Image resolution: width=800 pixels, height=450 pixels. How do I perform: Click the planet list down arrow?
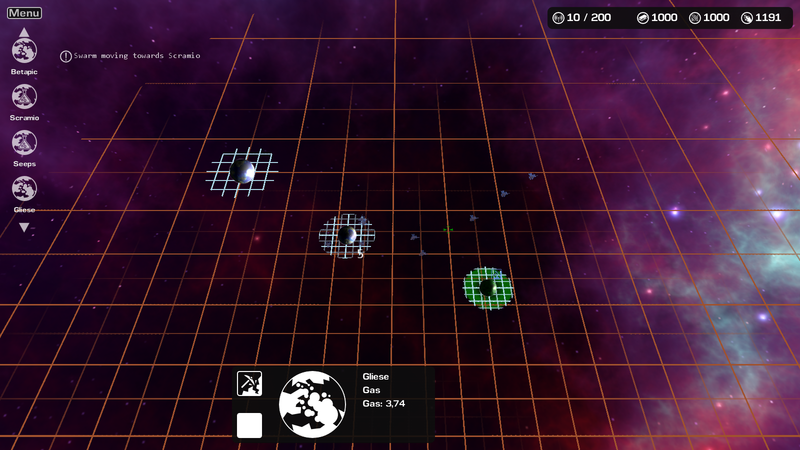click(24, 227)
